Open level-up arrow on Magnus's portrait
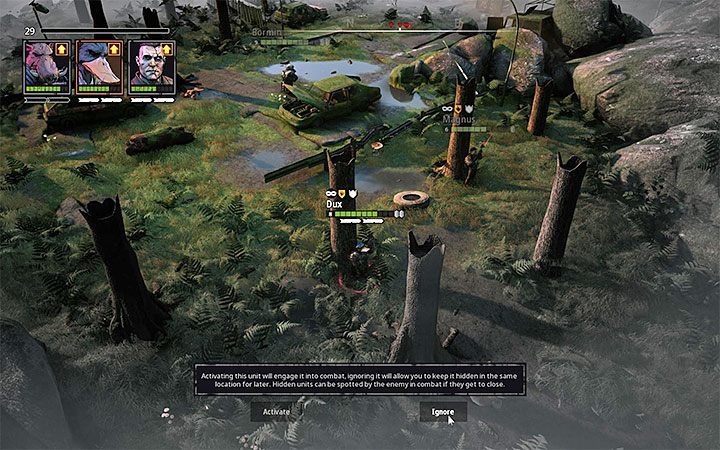Screen dimensions: 720x450 click(166, 48)
